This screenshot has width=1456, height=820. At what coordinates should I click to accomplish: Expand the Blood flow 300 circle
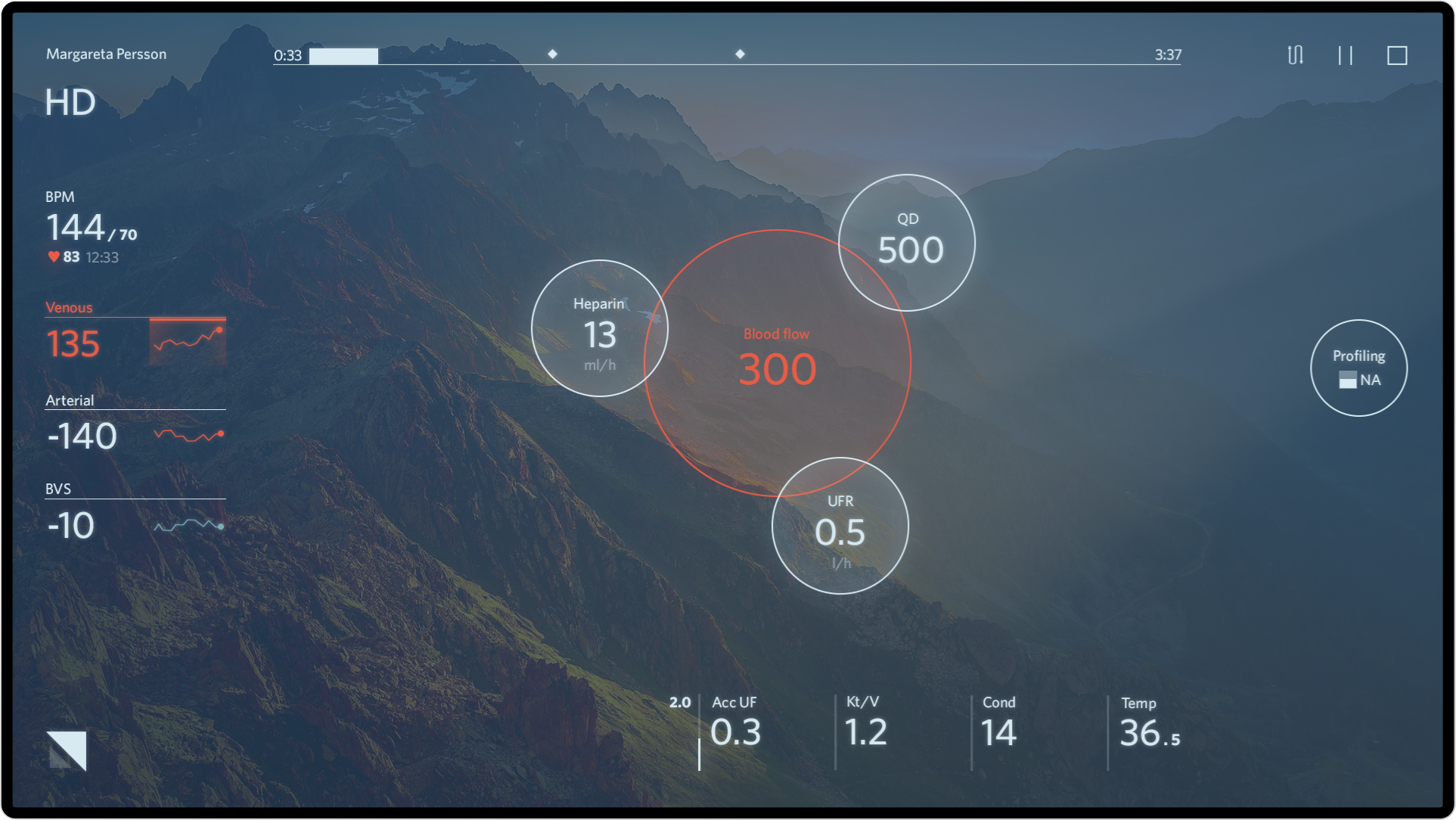click(x=778, y=363)
